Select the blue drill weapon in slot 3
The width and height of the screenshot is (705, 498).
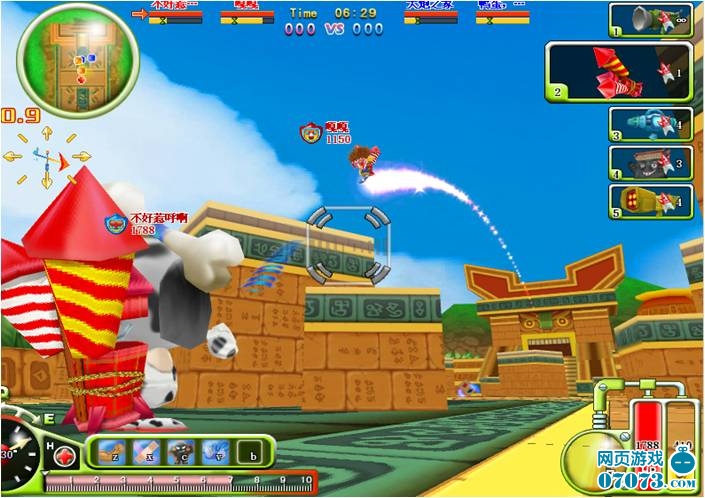click(x=651, y=124)
